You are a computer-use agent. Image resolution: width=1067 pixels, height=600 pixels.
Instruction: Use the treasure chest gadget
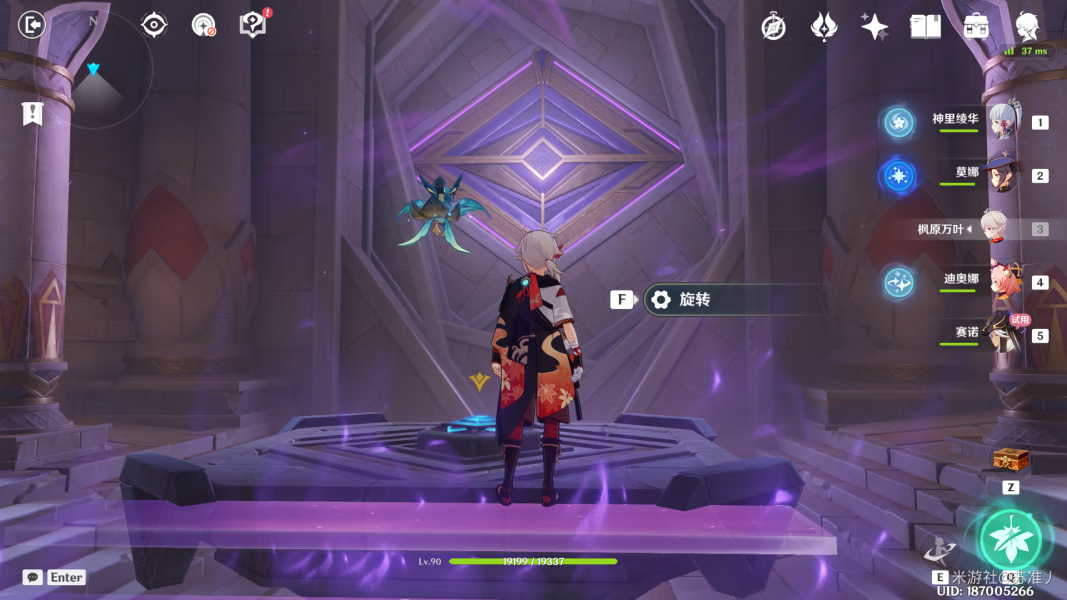point(1010,461)
